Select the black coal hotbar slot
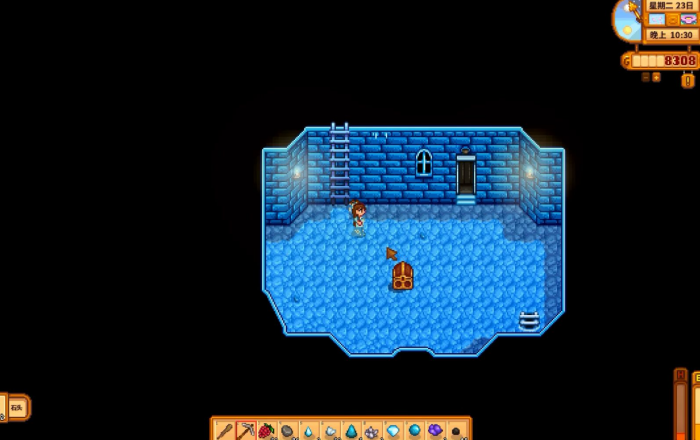The width and height of the screenshot is (700, 440). (x=456, y=431)
